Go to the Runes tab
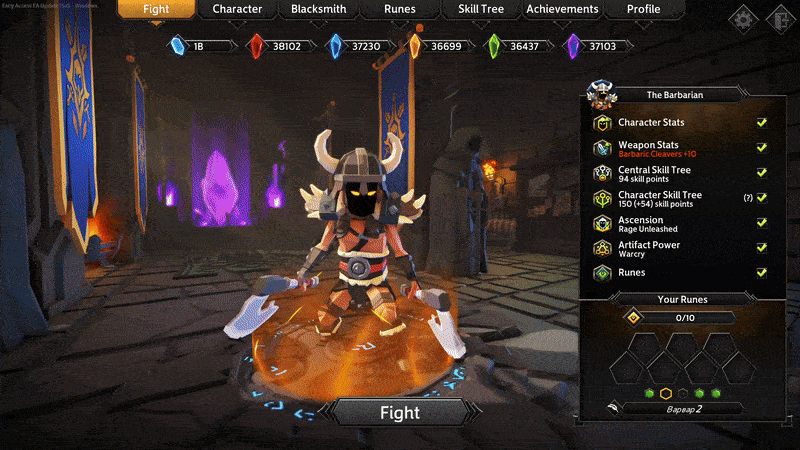800x450 pixels. (x=400, y=10)
